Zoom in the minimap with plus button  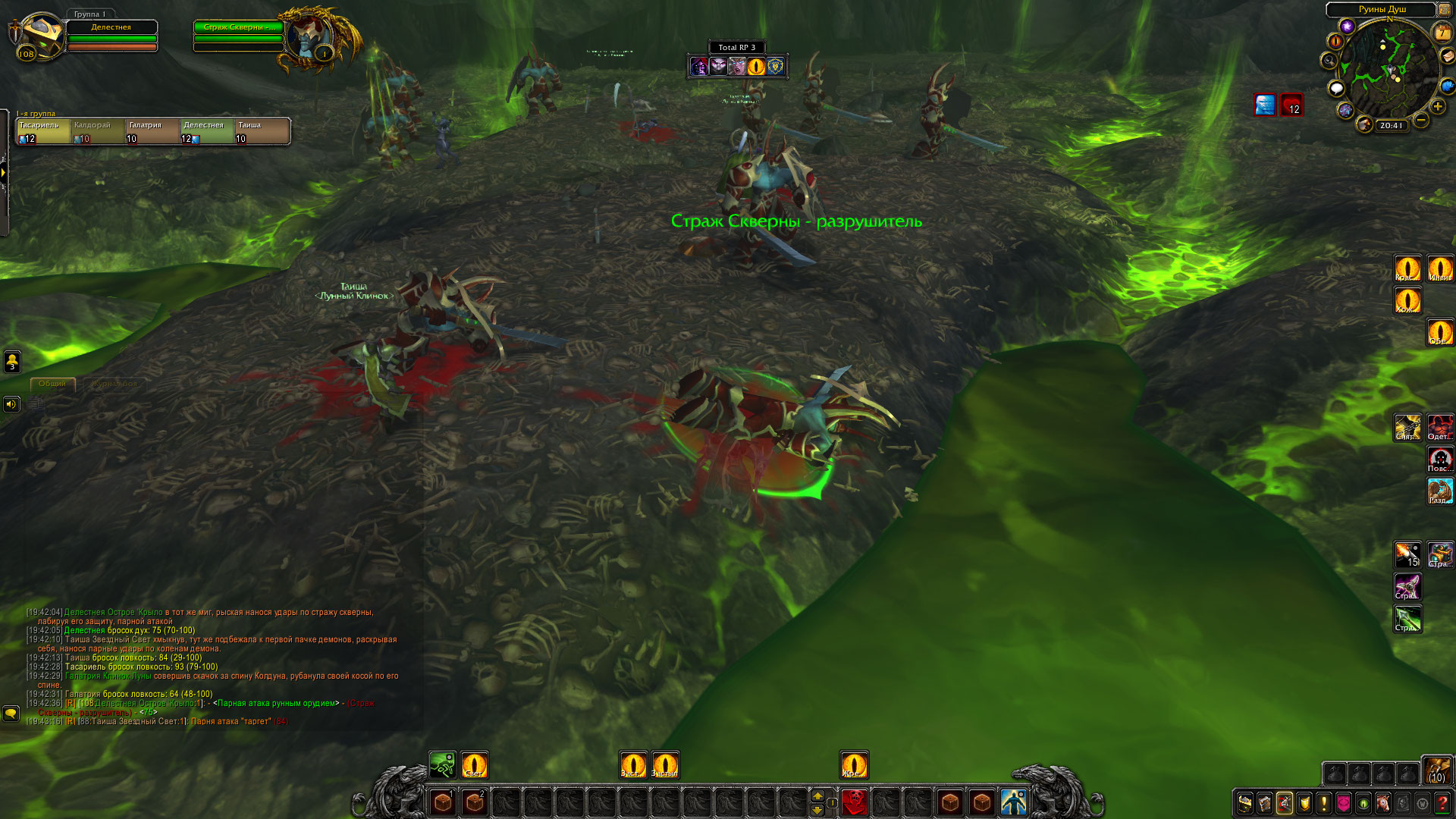[x=1437, y=106]
